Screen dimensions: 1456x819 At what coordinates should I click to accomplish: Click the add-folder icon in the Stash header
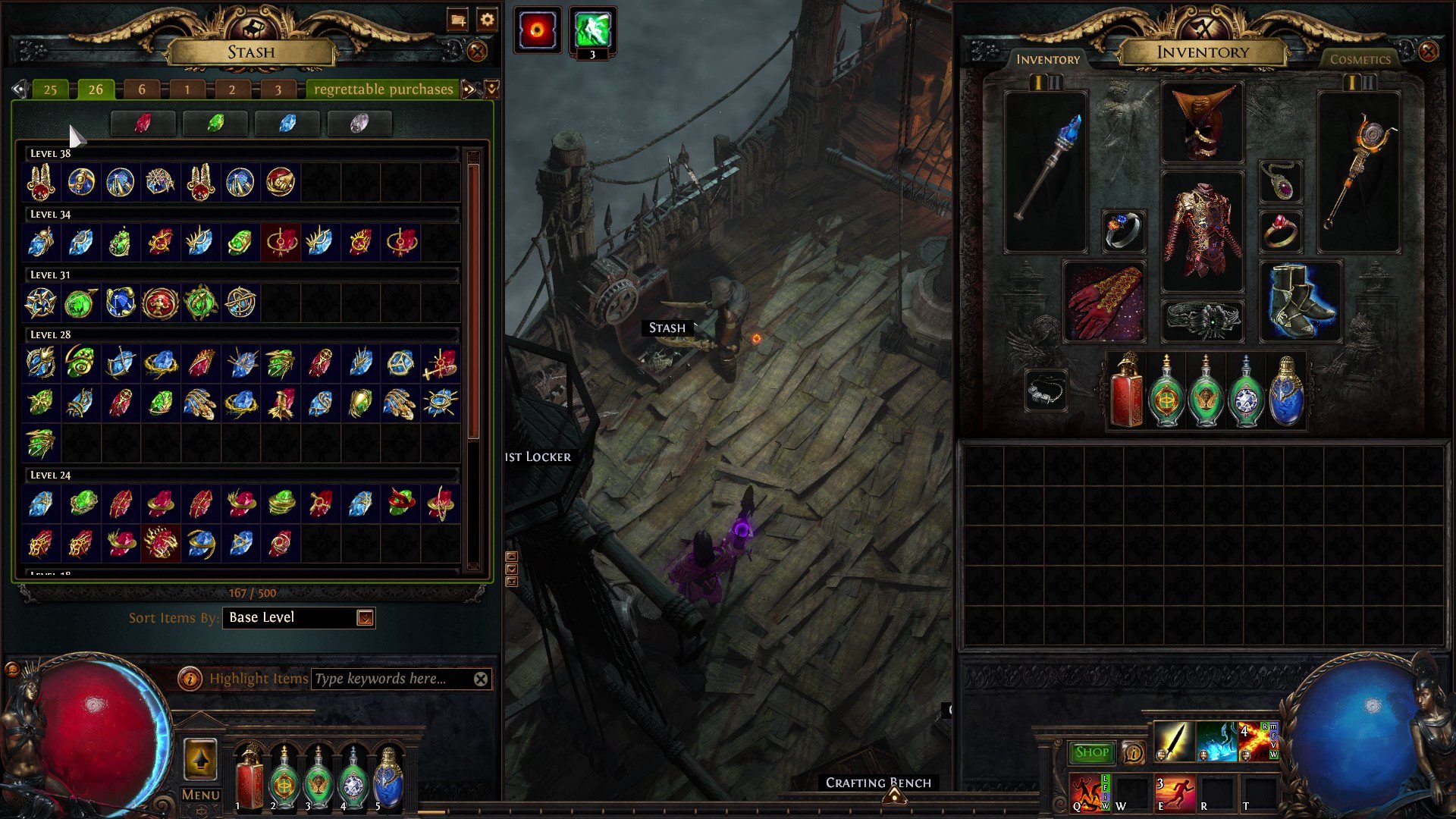click(457, 20)
